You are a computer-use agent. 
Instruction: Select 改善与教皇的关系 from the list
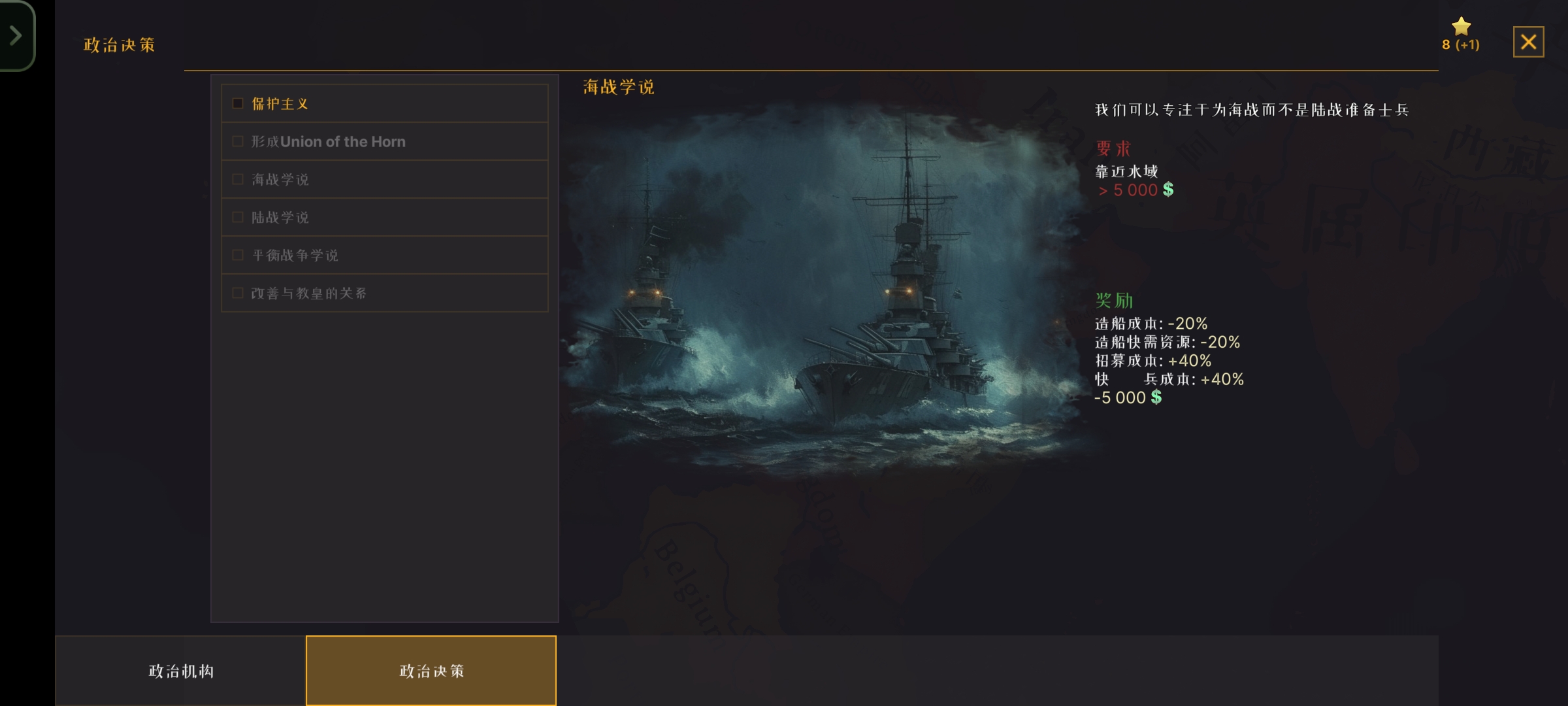click(384, 293)
